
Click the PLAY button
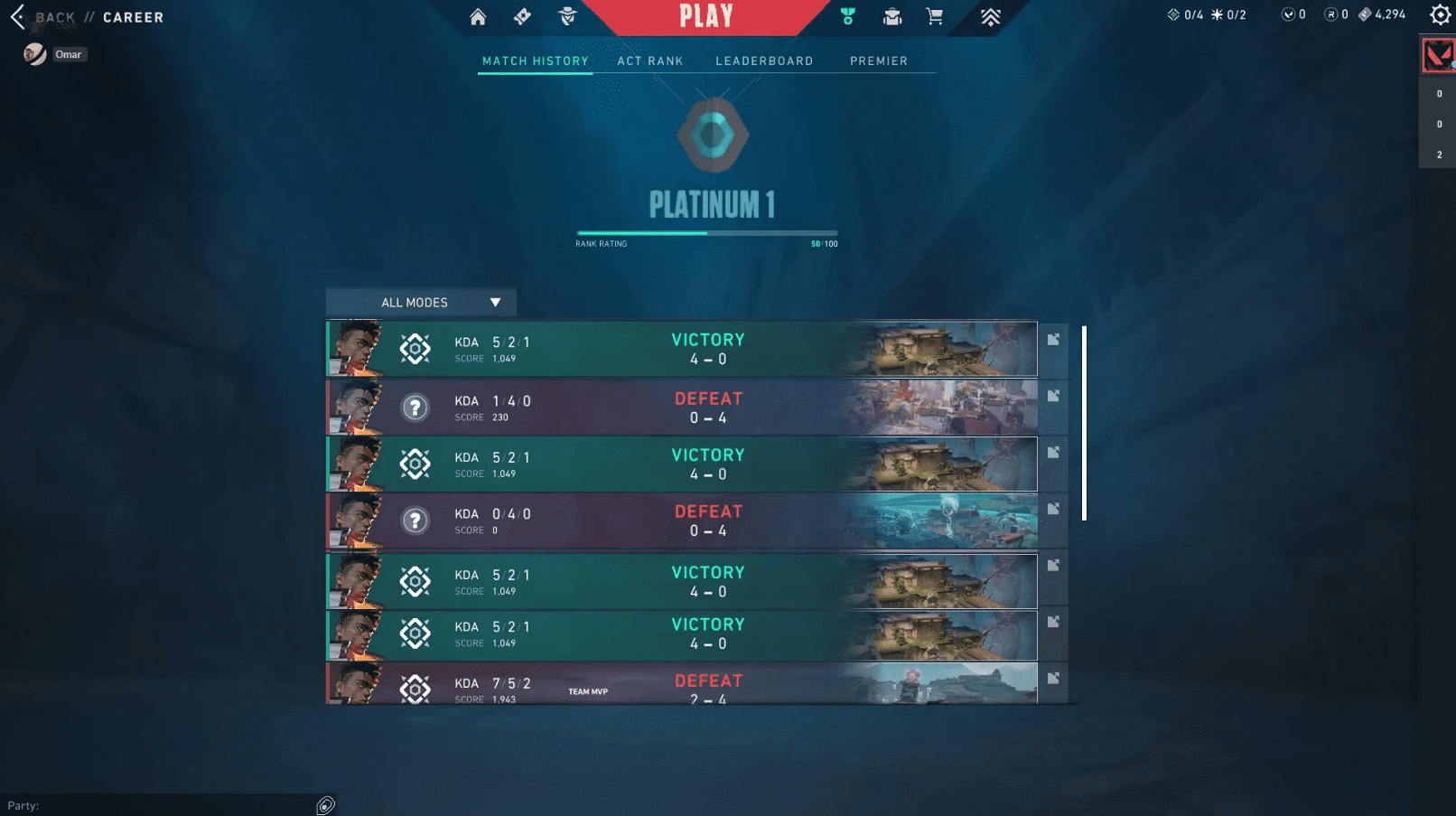click(x=708, y=15)
